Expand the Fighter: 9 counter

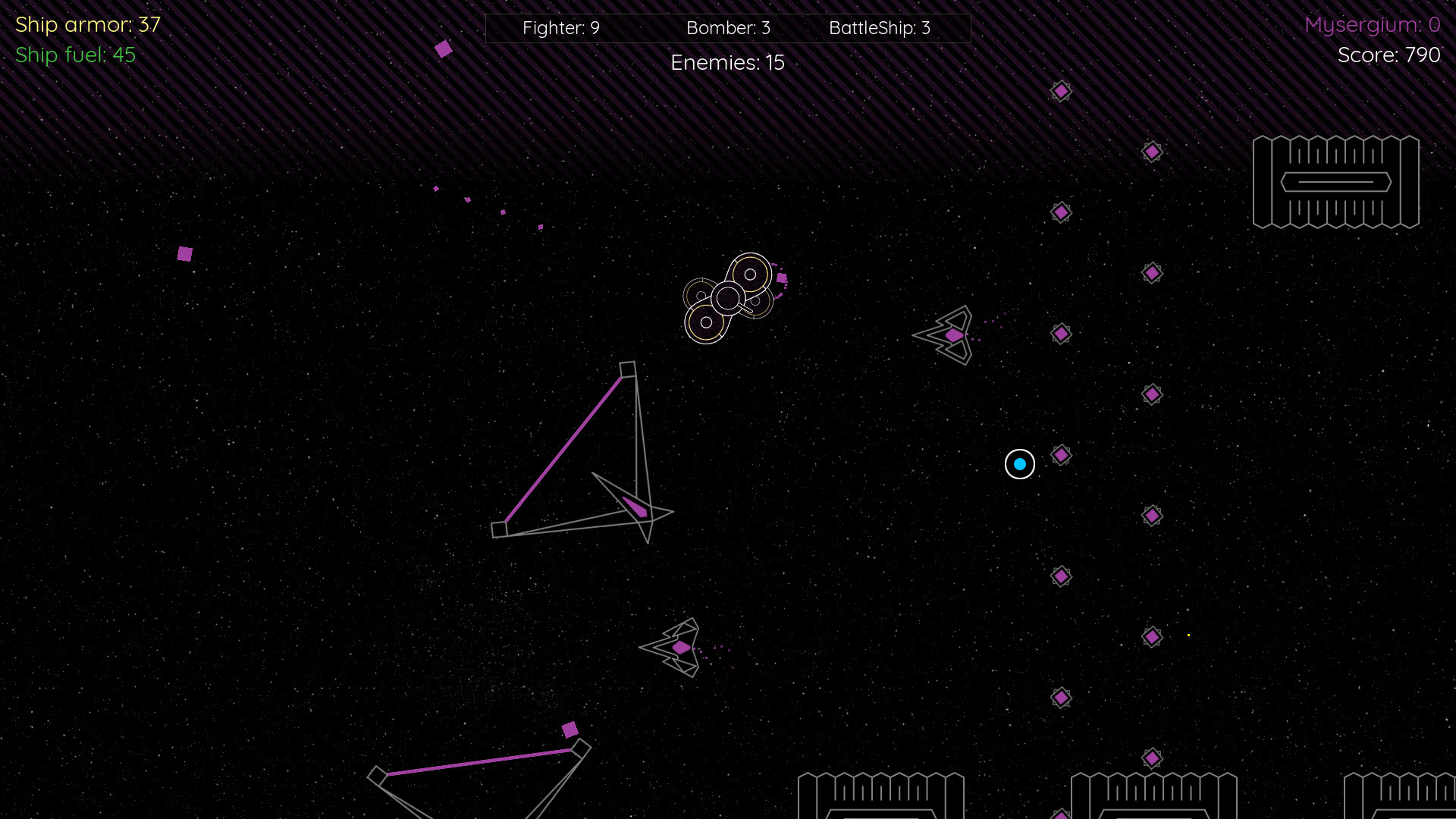[x=560, y=28]
